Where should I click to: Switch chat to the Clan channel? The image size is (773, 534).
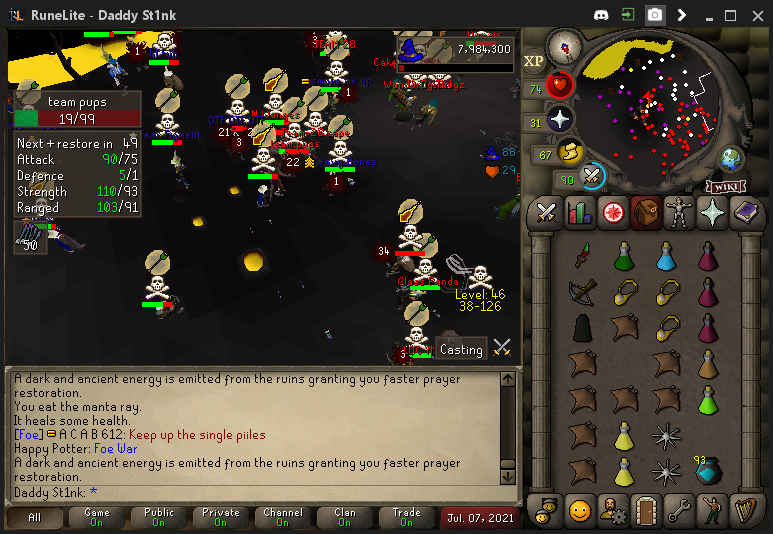click(x=345, y=517)
